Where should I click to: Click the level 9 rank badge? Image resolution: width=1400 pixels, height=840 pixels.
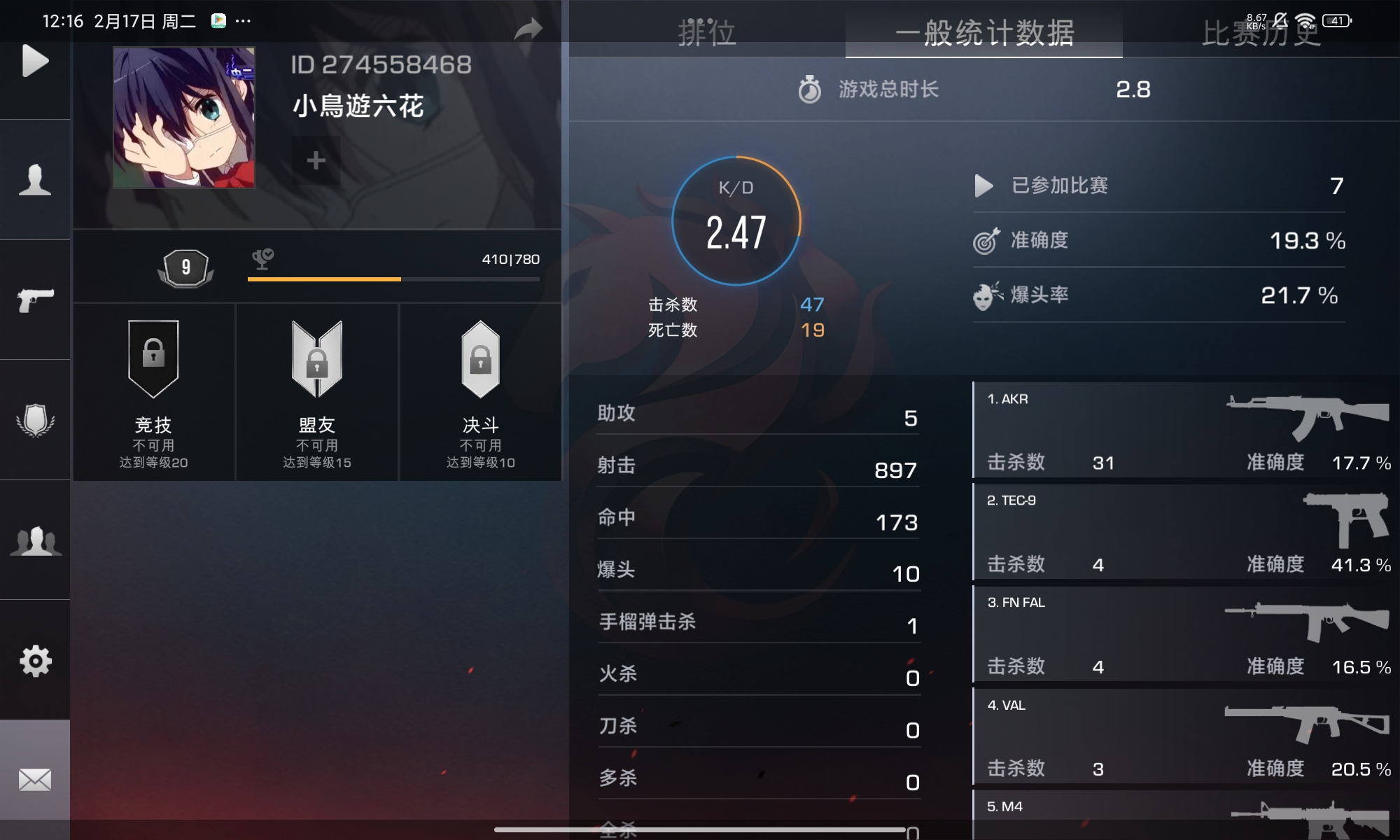pos(185,268)
